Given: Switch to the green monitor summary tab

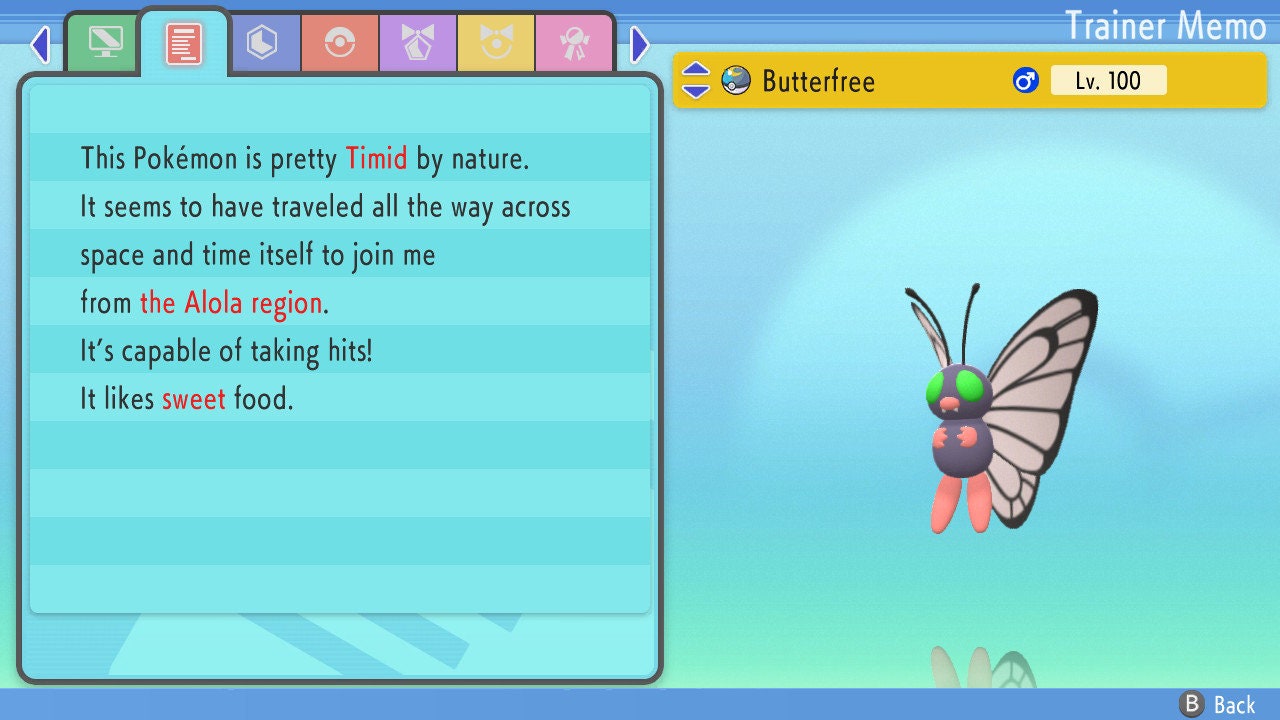Looking at the screenshot, I should (x=105, y=42).
